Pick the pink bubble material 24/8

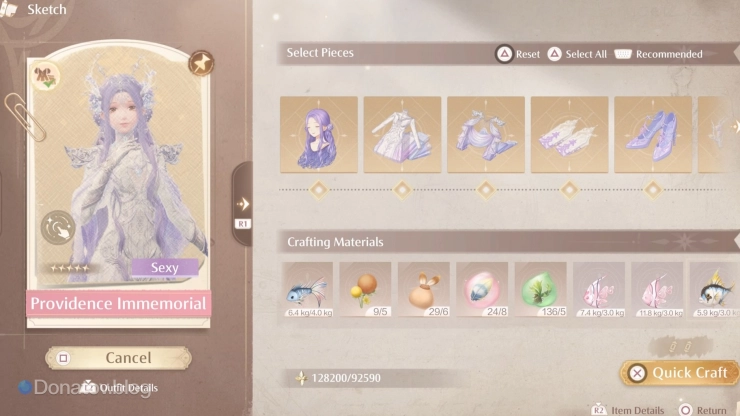[x=481, y=289]
